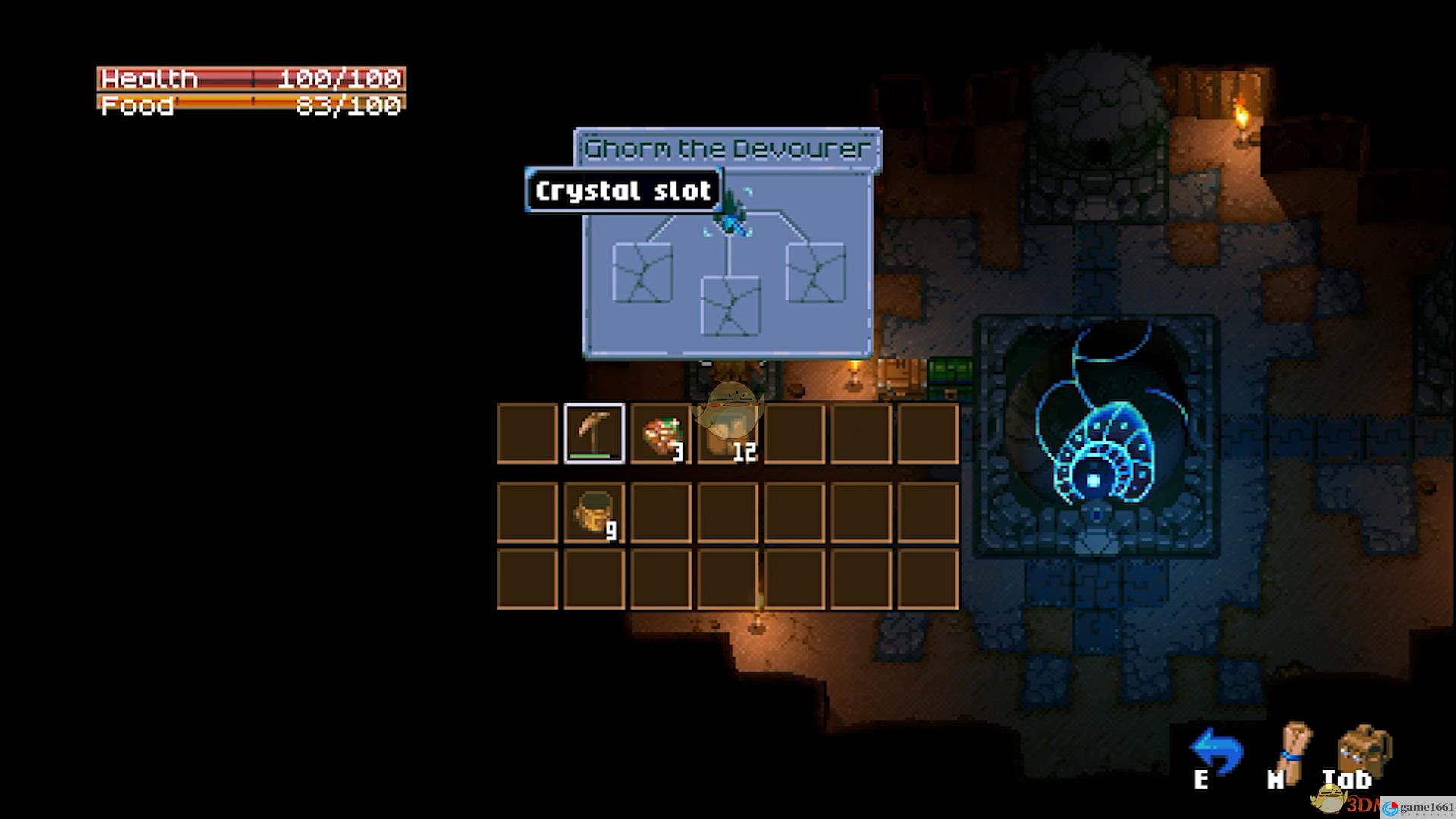
Task: Click the crystal in Ghorm's crystal slot
Action: tap(731, 214)
